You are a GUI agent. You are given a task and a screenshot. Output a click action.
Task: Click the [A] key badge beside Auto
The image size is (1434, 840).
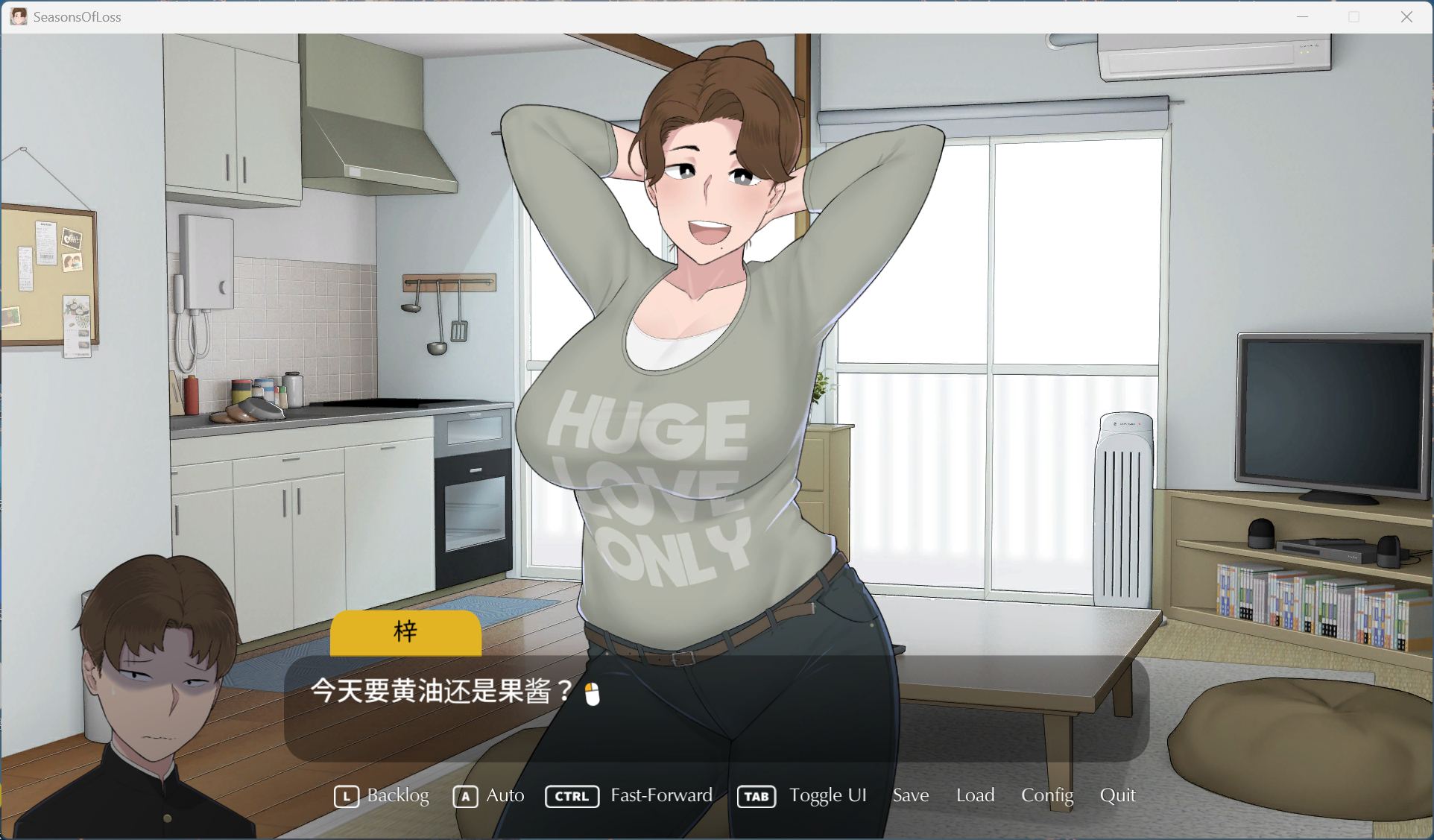(x=464, y=797)
